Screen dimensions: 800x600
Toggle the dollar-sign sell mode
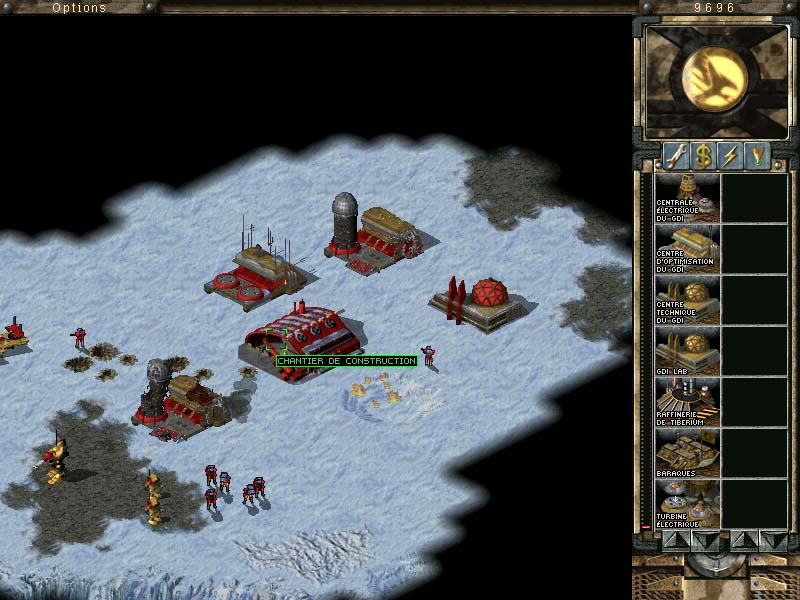[703, 156]
